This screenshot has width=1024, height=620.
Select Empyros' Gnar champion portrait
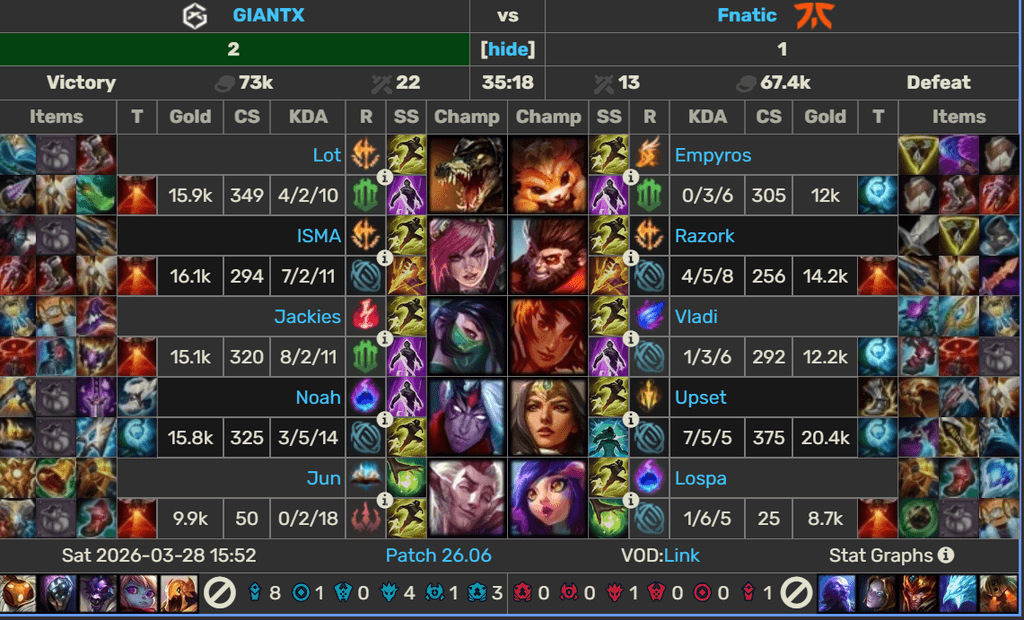click(x=548, y=174)
